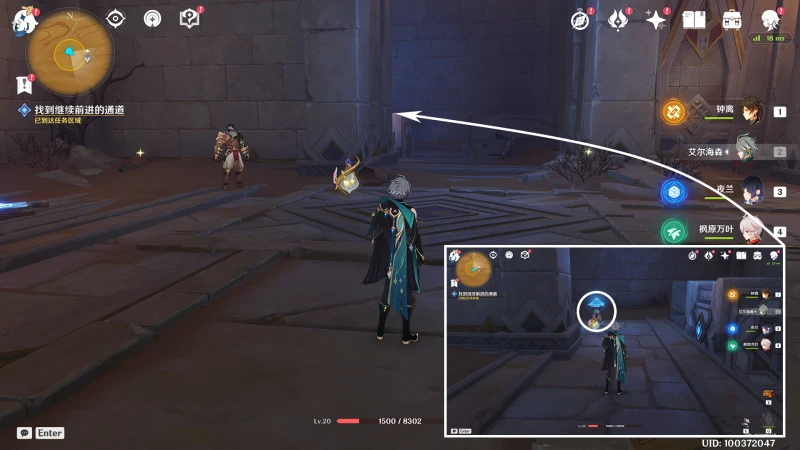Open the wish four-pointed star icon

point(656,19)
